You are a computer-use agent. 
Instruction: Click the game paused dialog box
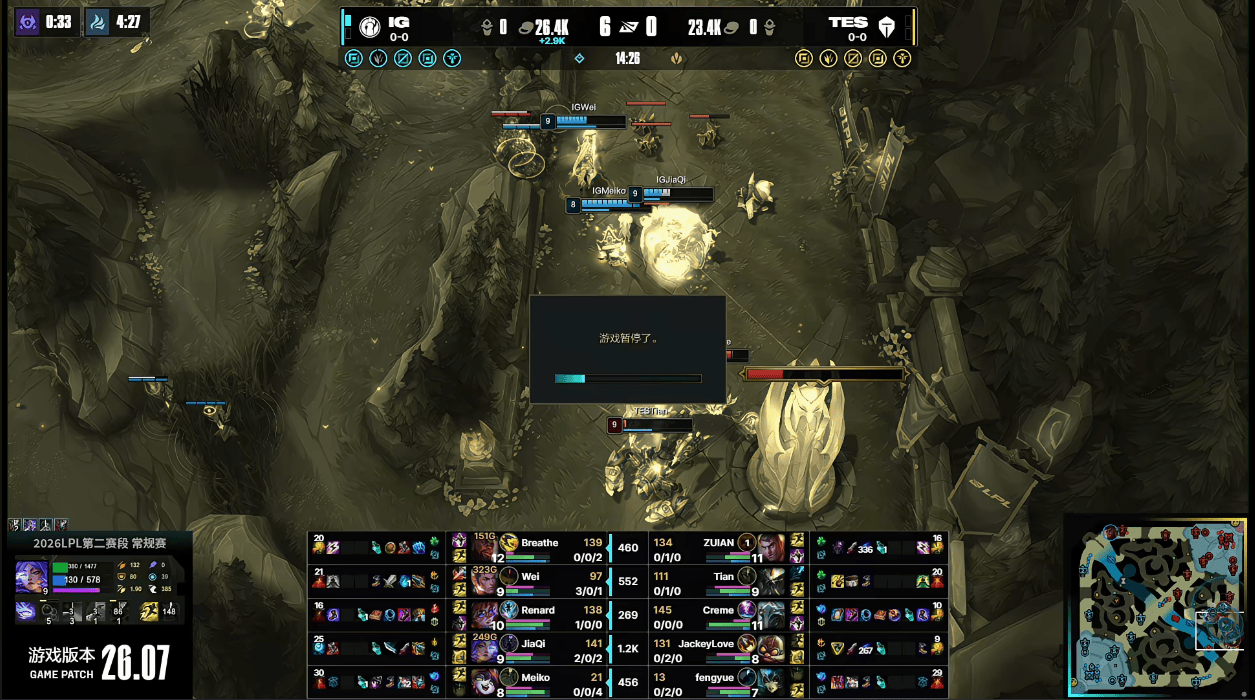[x=627, y=349]
